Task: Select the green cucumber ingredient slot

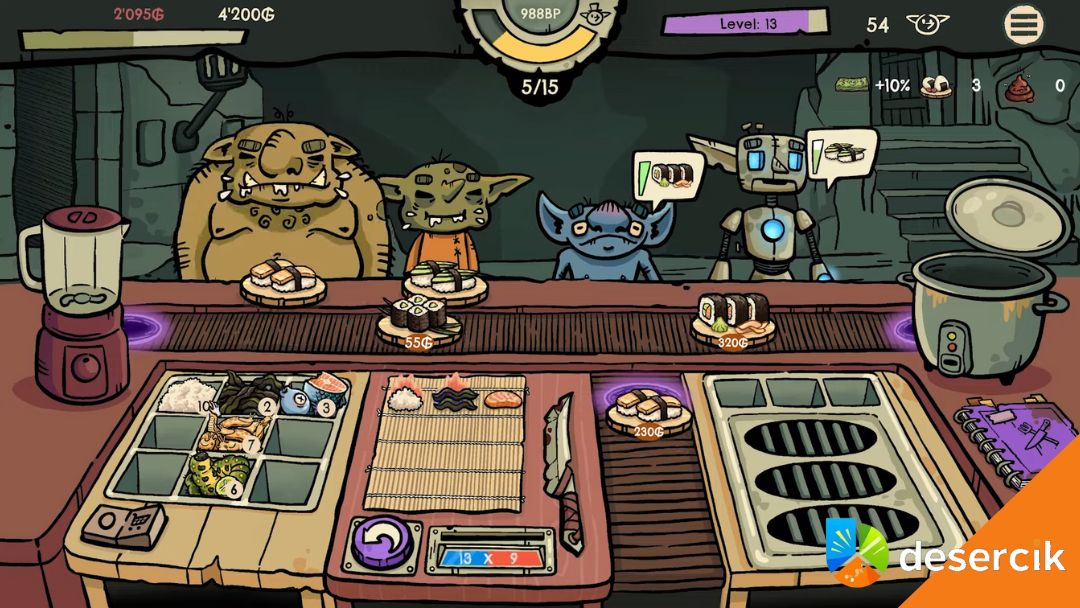Action: (x=217, y=474)
